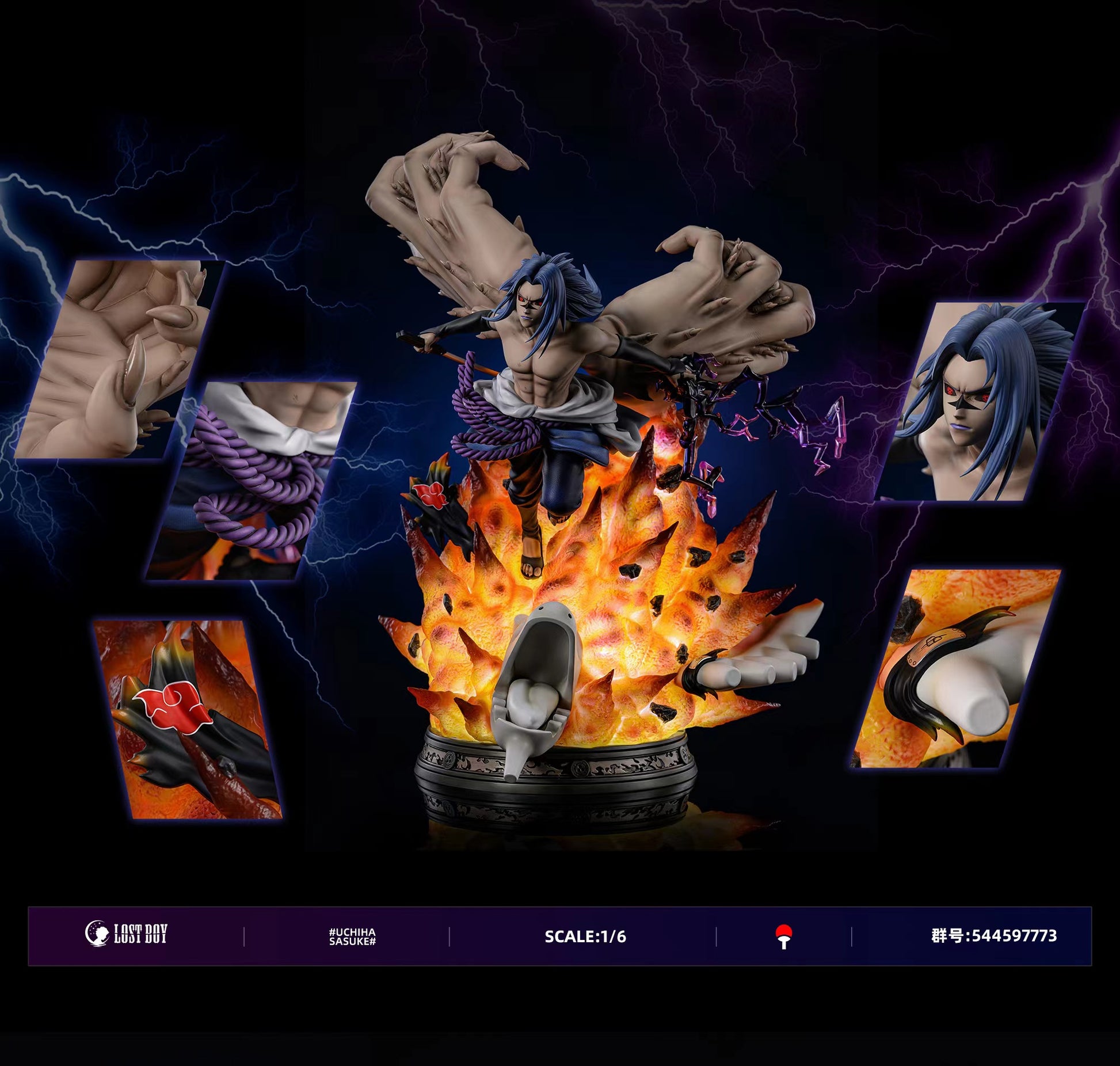This screenshot has height=1066, width=1120.
Task: Show the white hand wristband detail thumbnail
Action: pyautogui.click(x=955, y=668)
